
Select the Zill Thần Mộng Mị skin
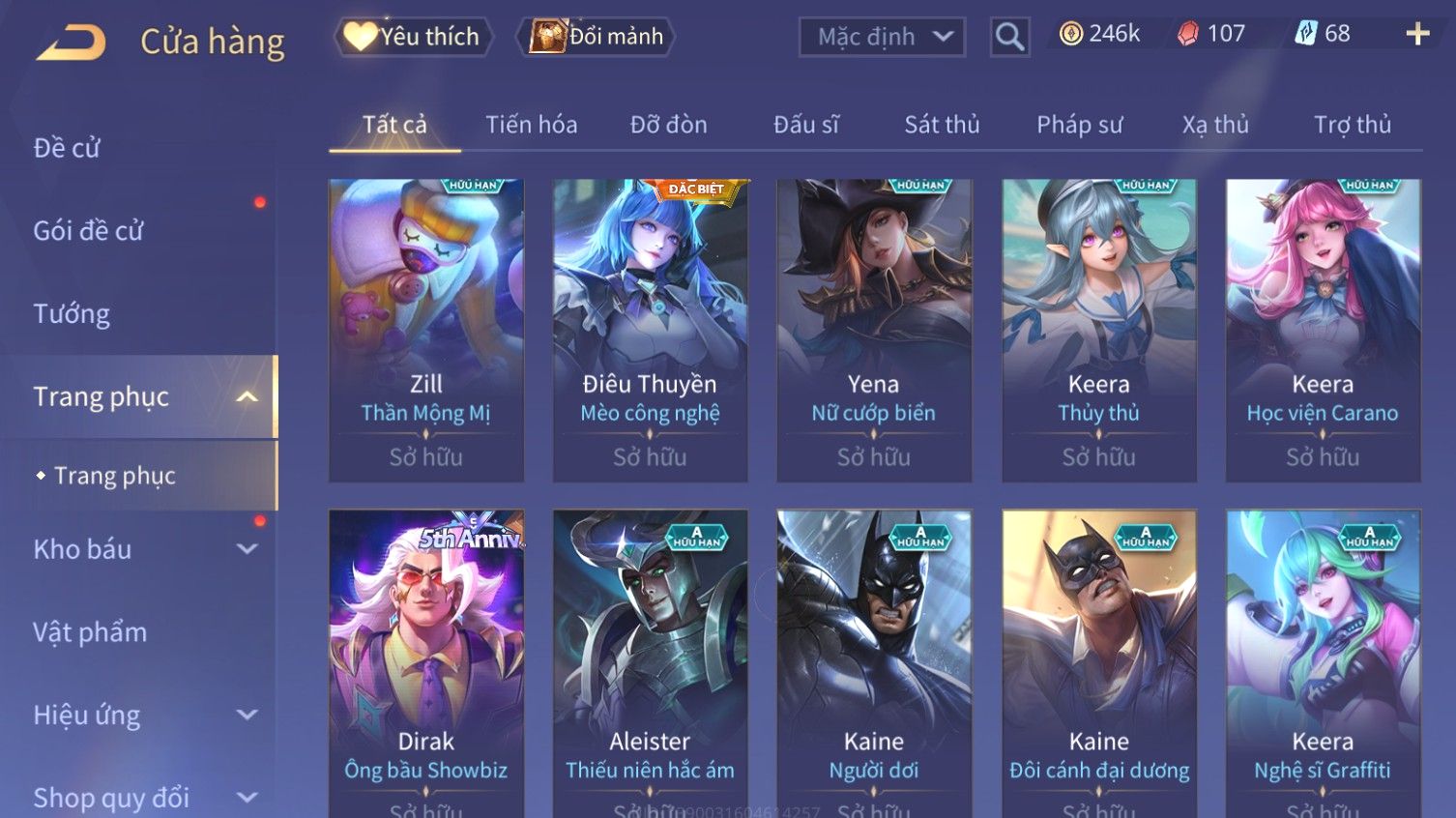coord(426,329)
